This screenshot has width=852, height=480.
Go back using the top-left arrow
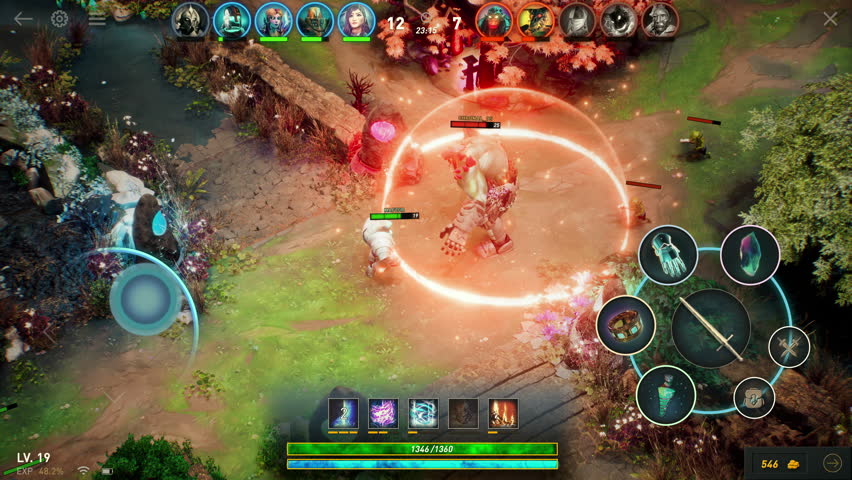[x=23, y=19]
